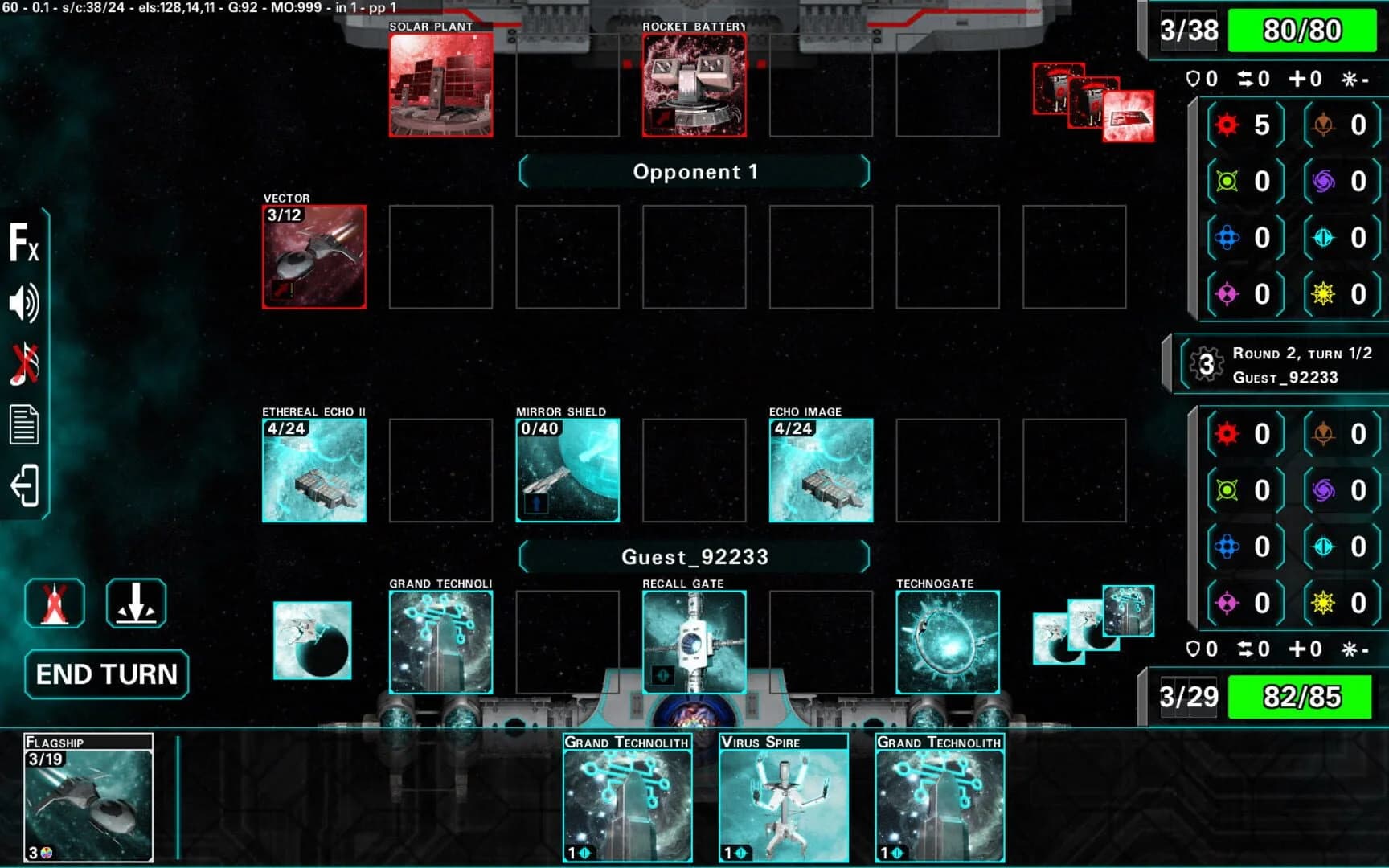Click the green 80/80 health bar
This screenshot has height=868, width=1389.
(1301, 31)
